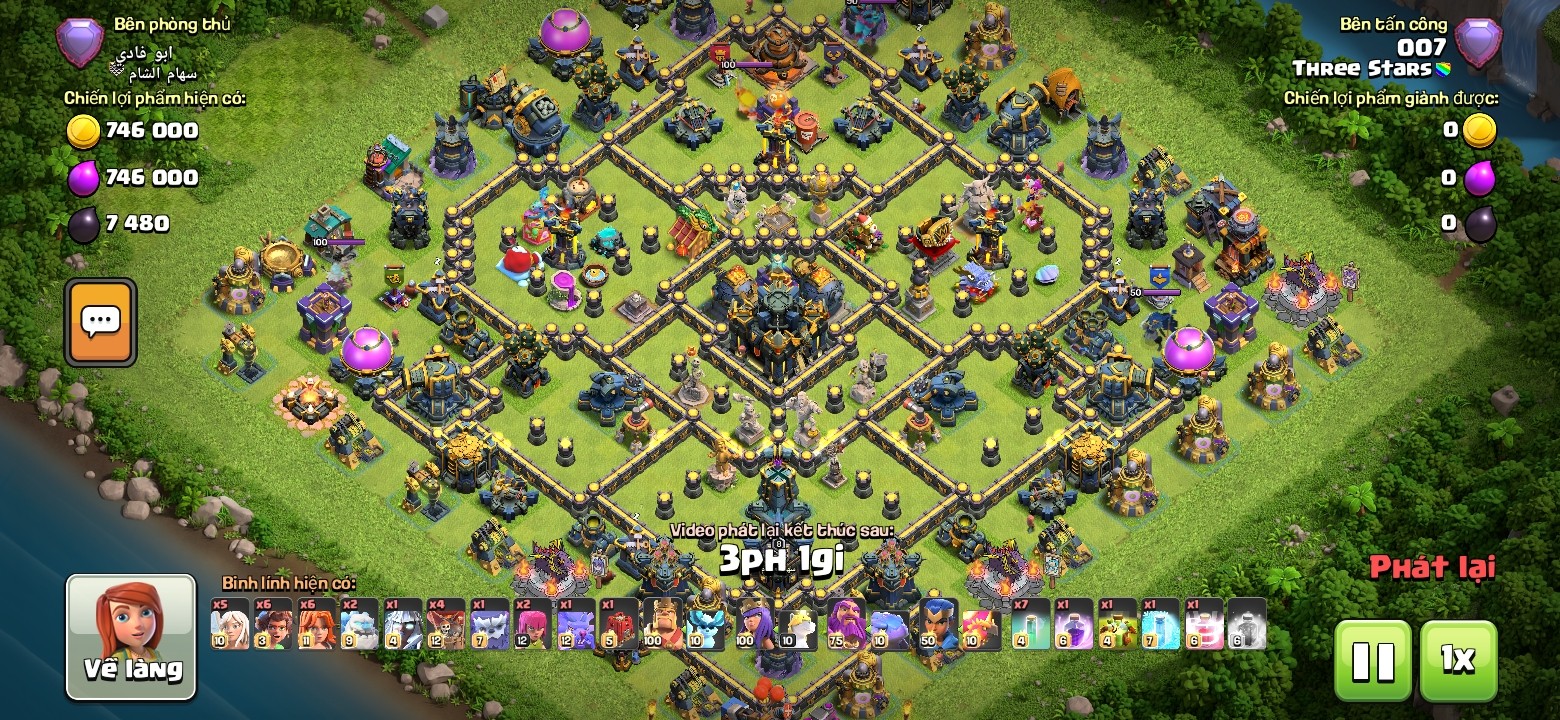Return home with the Về làng button
This screenshot has width=1560, height=720.
point(131,636)
